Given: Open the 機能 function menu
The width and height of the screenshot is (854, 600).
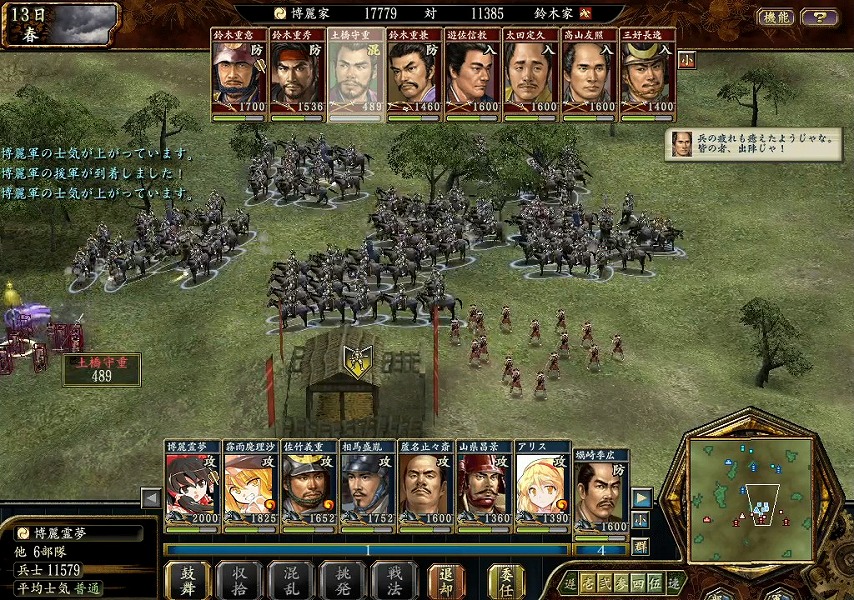Looking at the screenshot, I should coord(775,17).
